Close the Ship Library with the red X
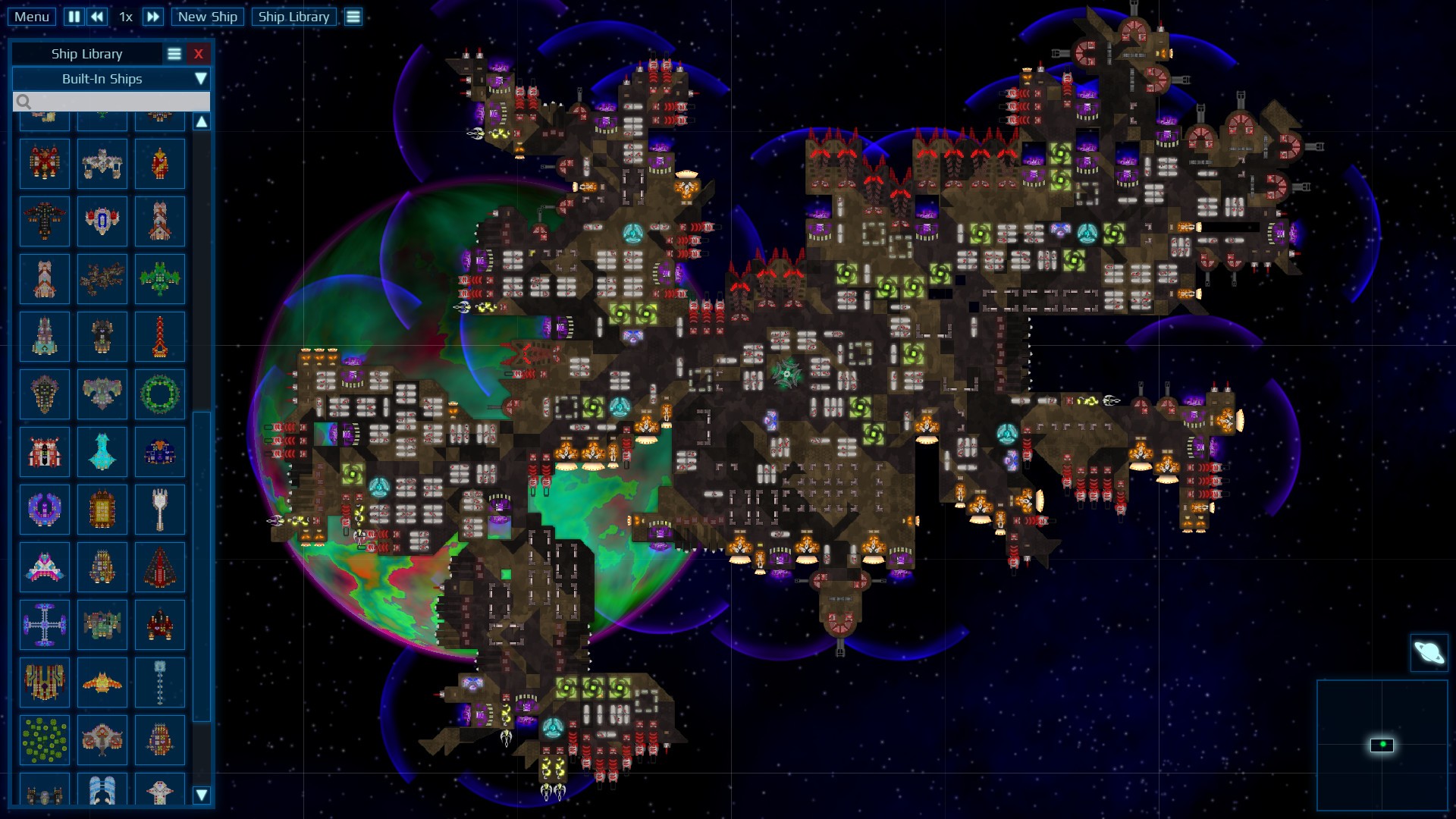This screenshot has width=1456, height=819. tap(199, 53)
